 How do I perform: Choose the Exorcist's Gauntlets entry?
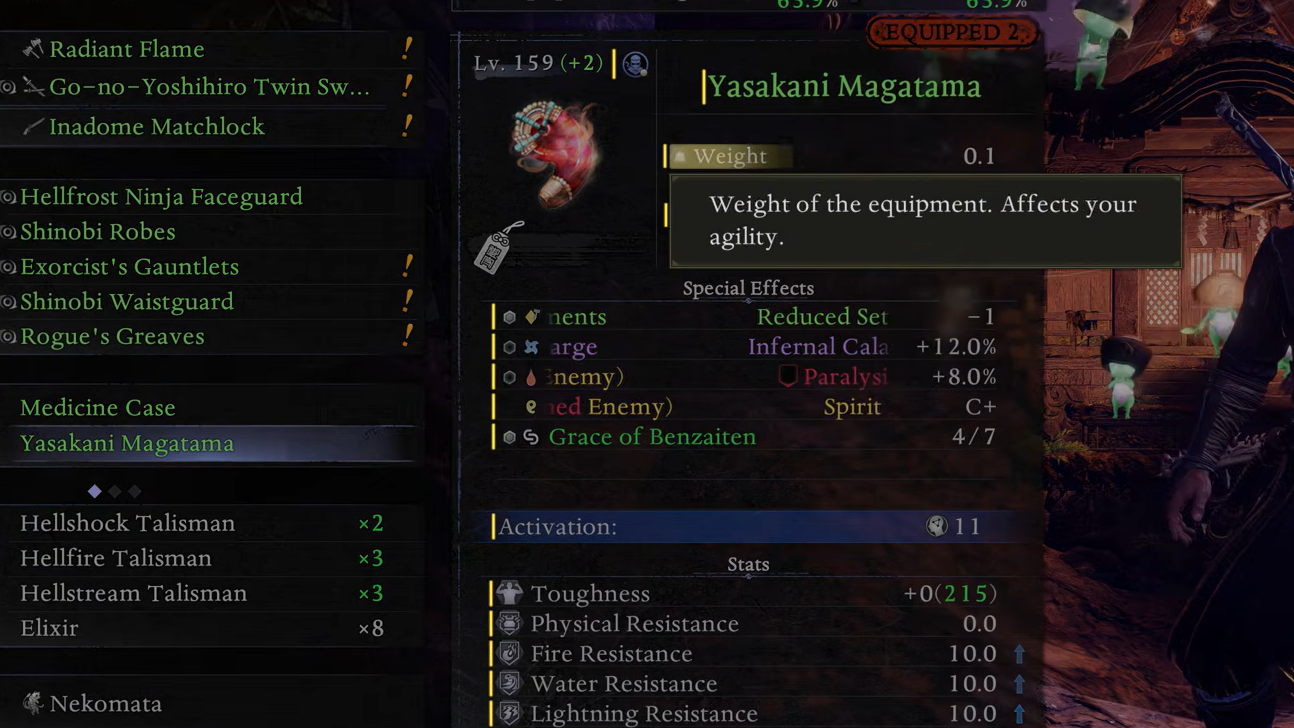(130, 267)
